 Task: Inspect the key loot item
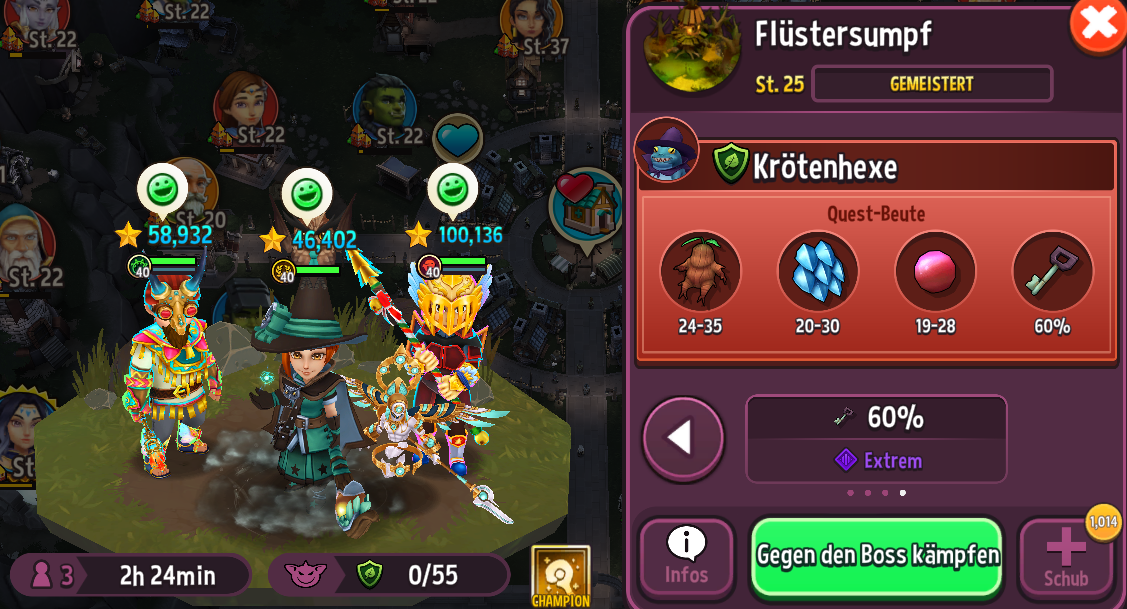(x=1052, y=271)
